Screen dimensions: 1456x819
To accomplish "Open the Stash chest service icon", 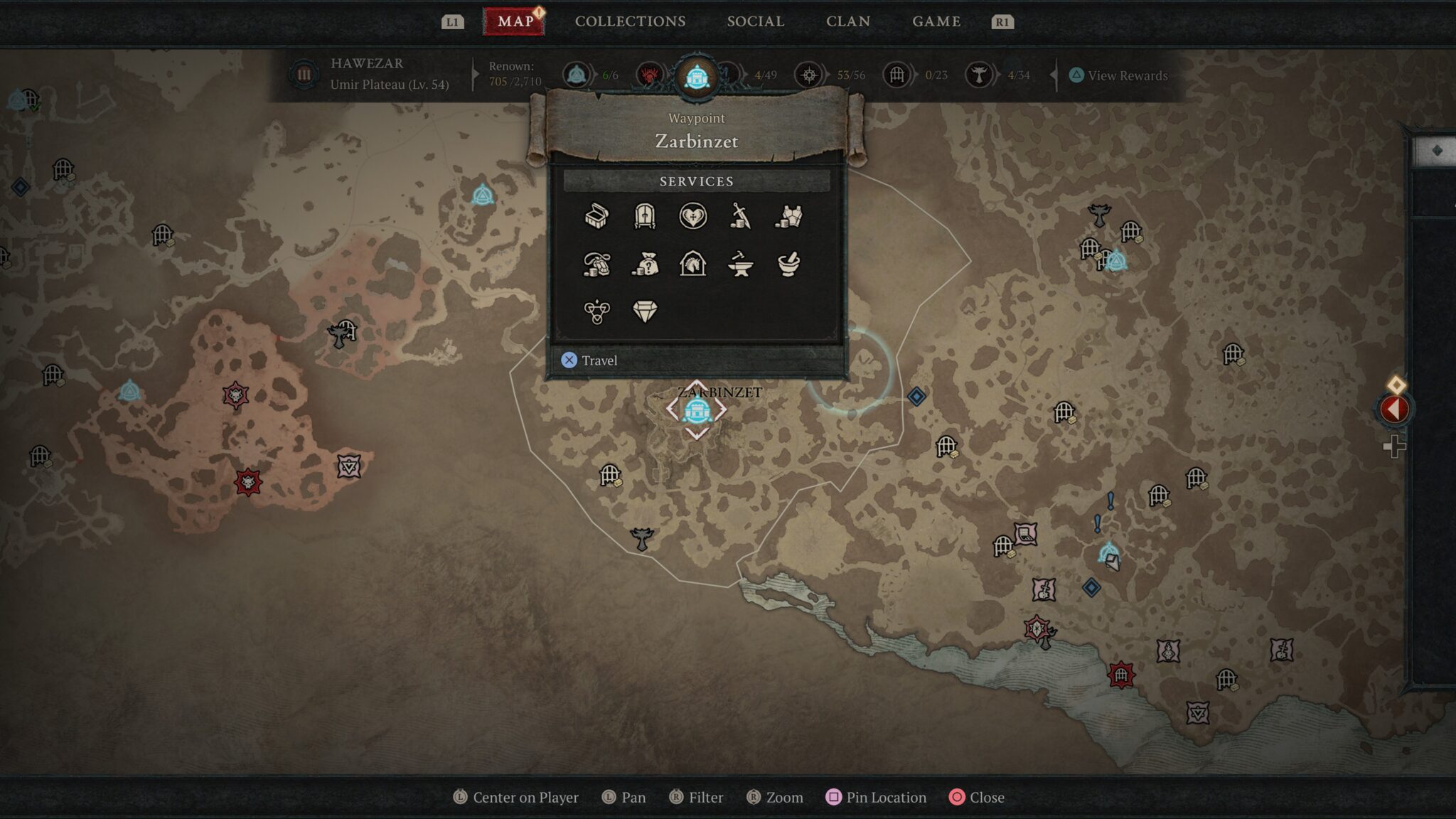I will [596, 218].
